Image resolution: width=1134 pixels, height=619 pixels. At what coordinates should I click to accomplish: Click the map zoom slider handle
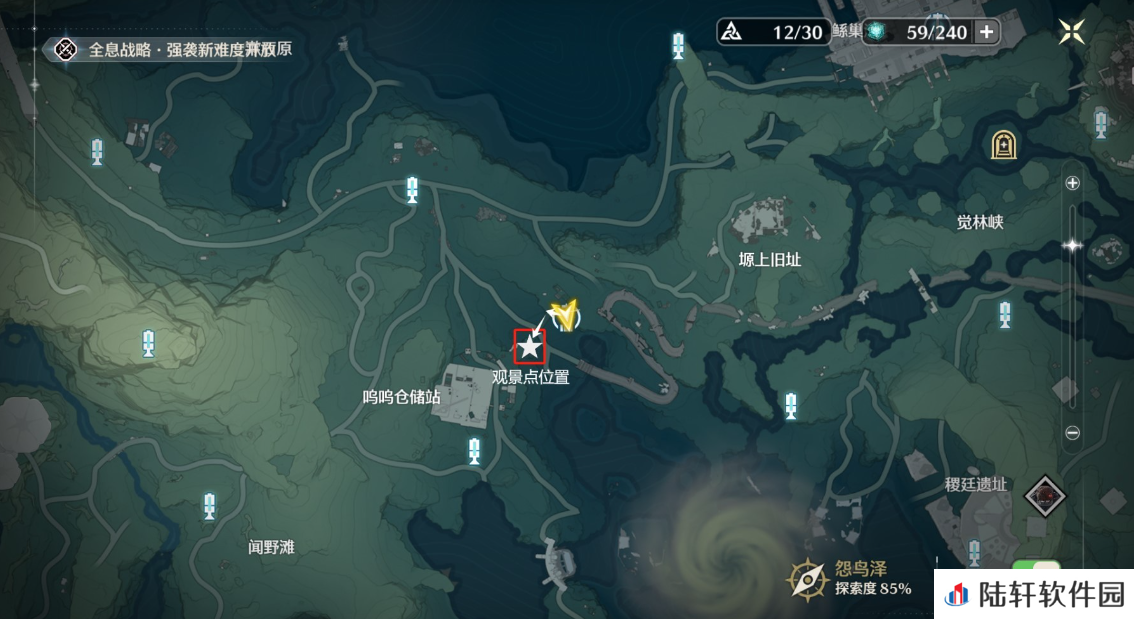1073,245
